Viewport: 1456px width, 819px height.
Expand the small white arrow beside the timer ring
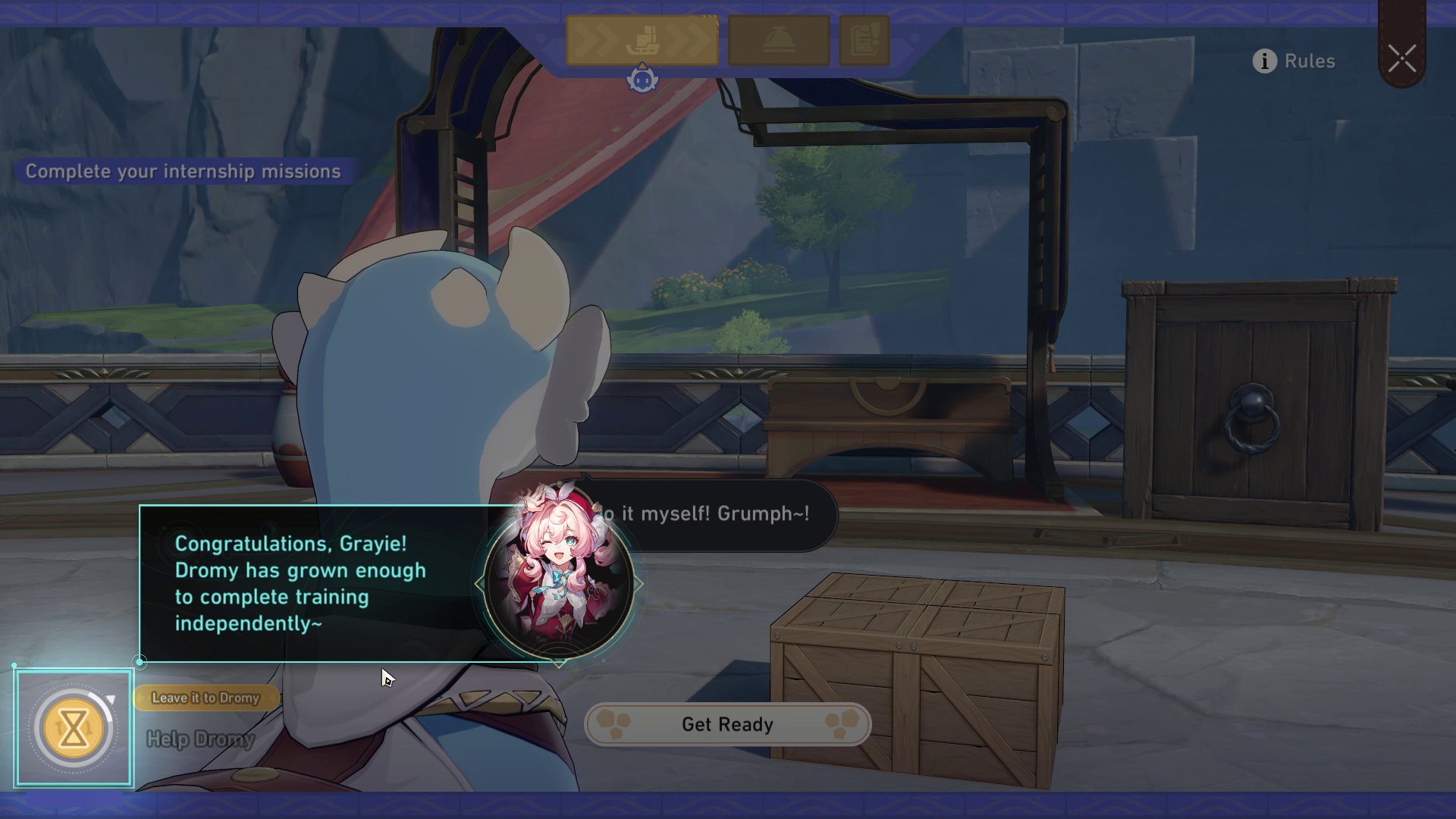pyautogui.click(x=111, y=698)
